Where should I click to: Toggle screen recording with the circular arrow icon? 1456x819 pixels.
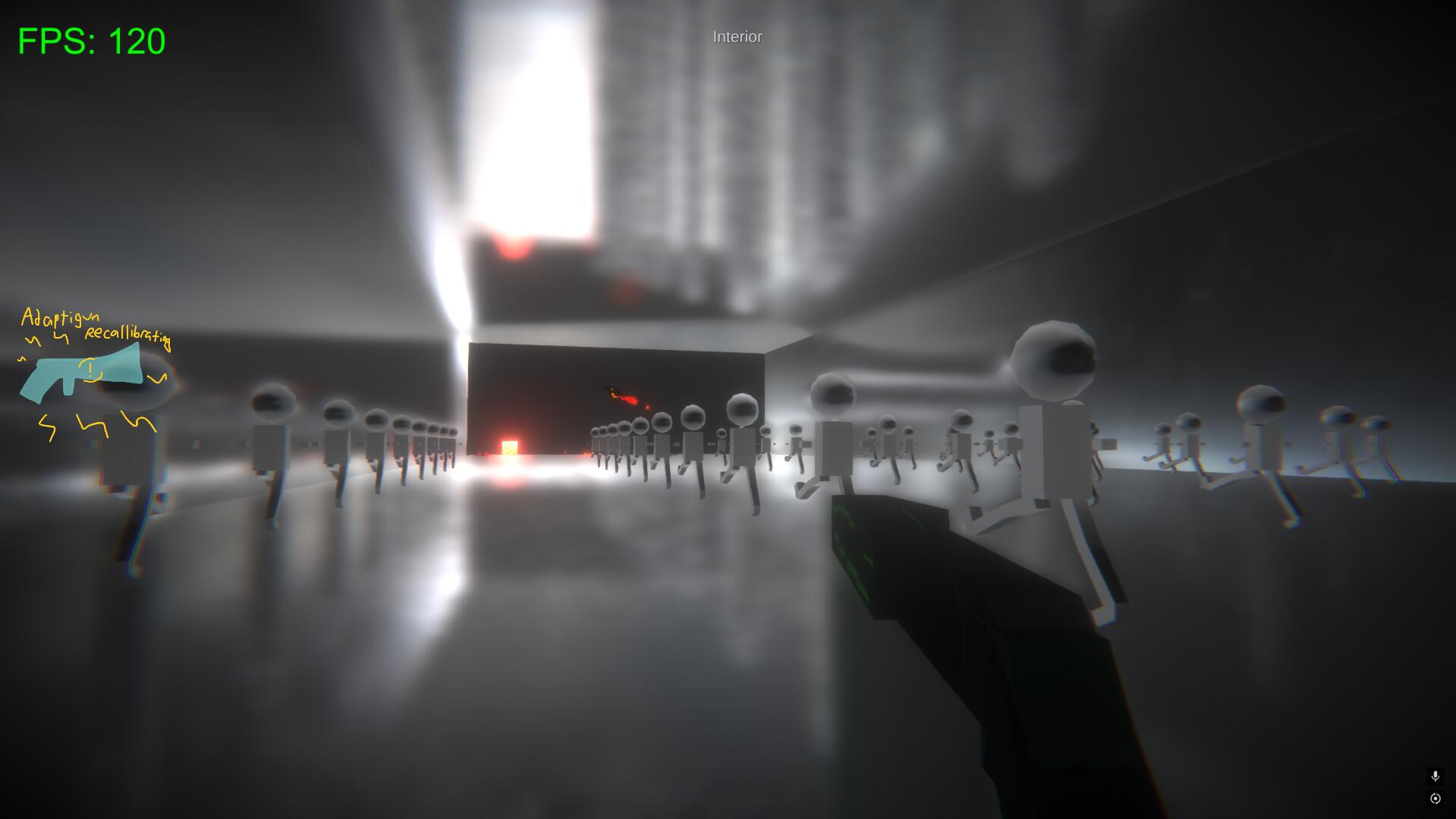(1435, 798)
